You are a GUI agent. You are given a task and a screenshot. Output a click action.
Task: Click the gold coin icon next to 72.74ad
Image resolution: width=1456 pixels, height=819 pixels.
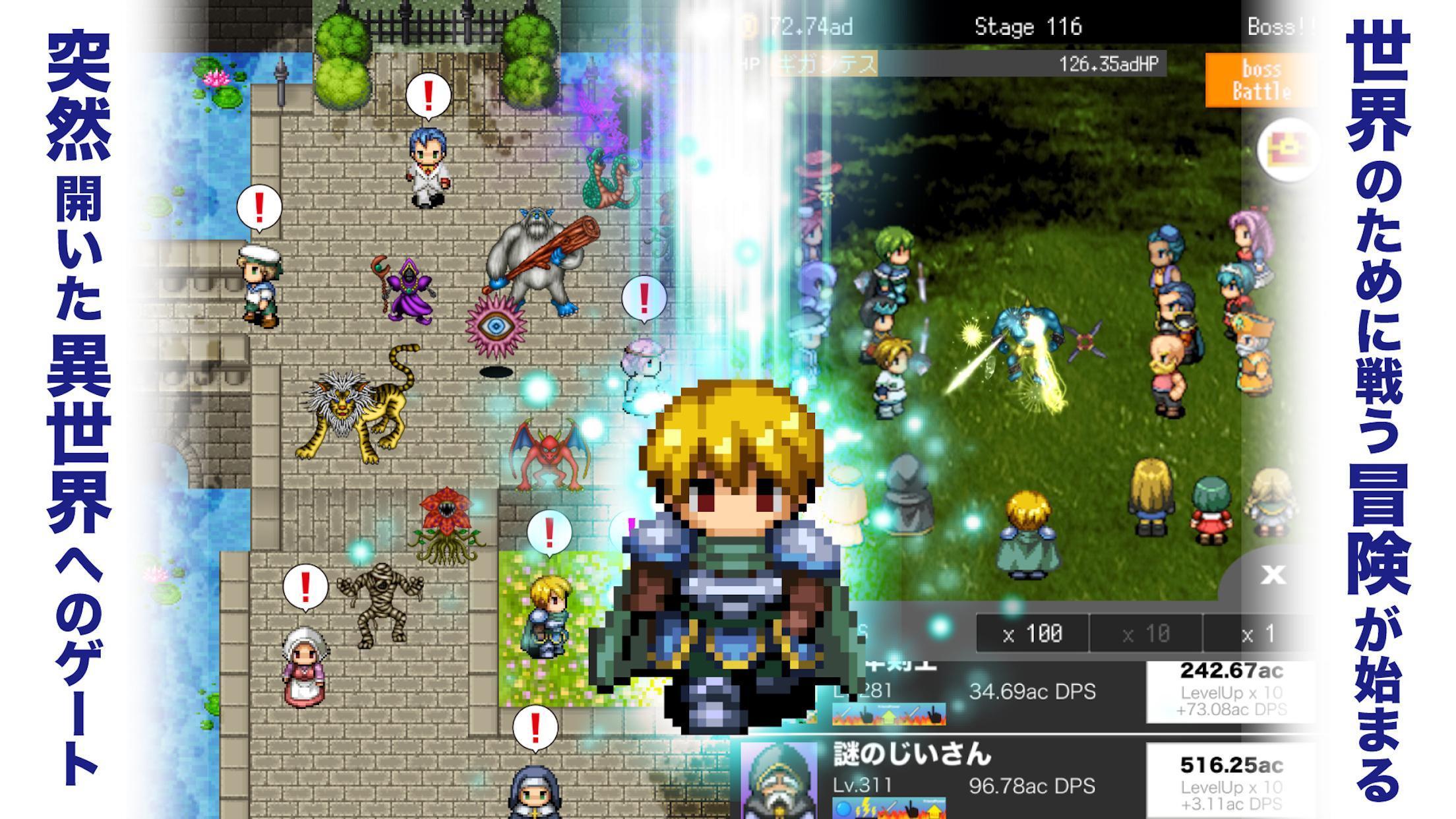tap(747, 24)
